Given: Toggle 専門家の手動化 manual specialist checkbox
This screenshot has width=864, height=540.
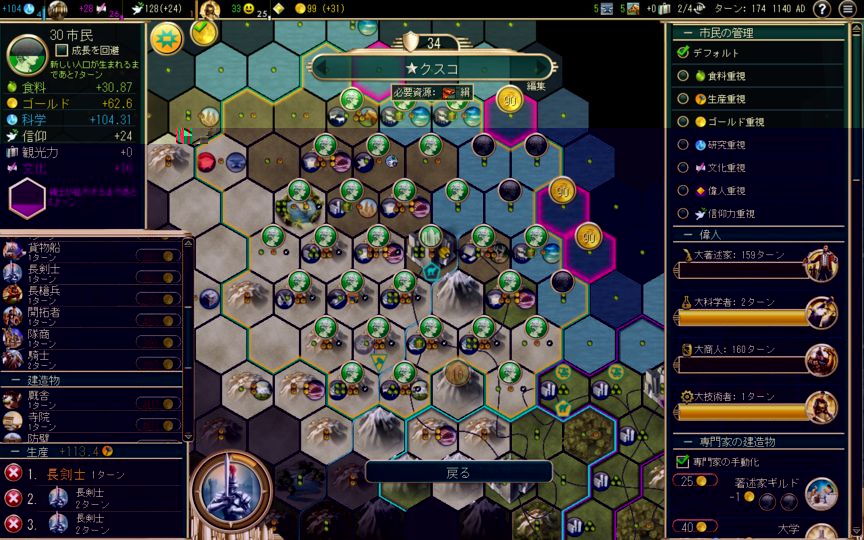Looking at the screenshot, I should [683, 462].
